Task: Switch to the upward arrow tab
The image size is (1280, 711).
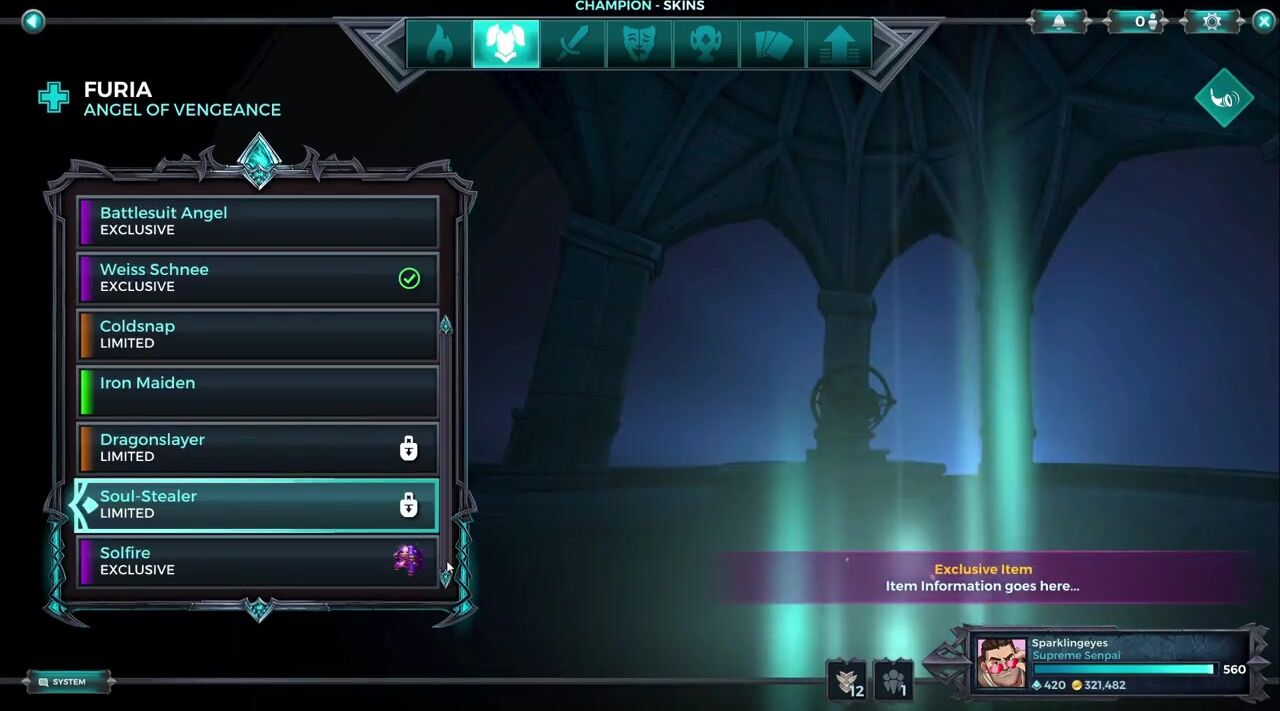Action: pos(838,44)
